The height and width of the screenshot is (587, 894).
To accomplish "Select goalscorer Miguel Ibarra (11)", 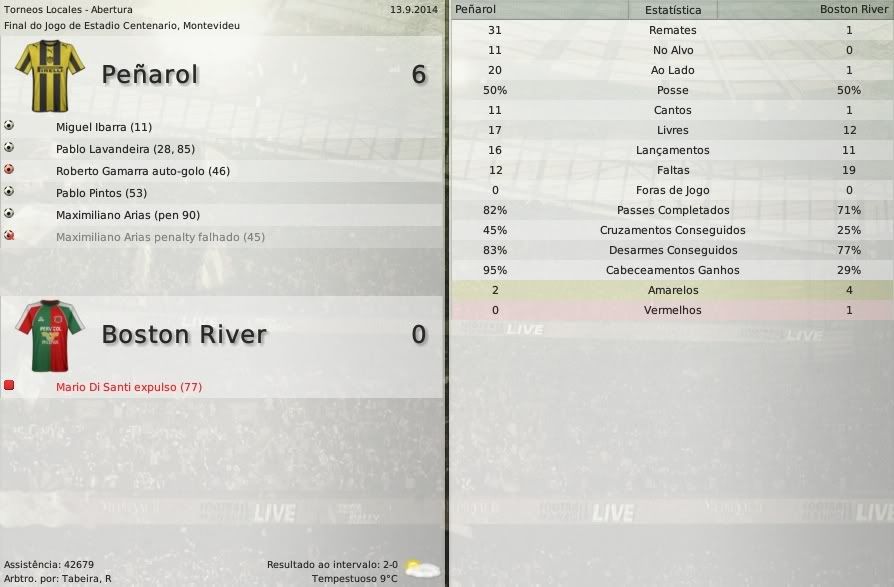I will [104, 127].
